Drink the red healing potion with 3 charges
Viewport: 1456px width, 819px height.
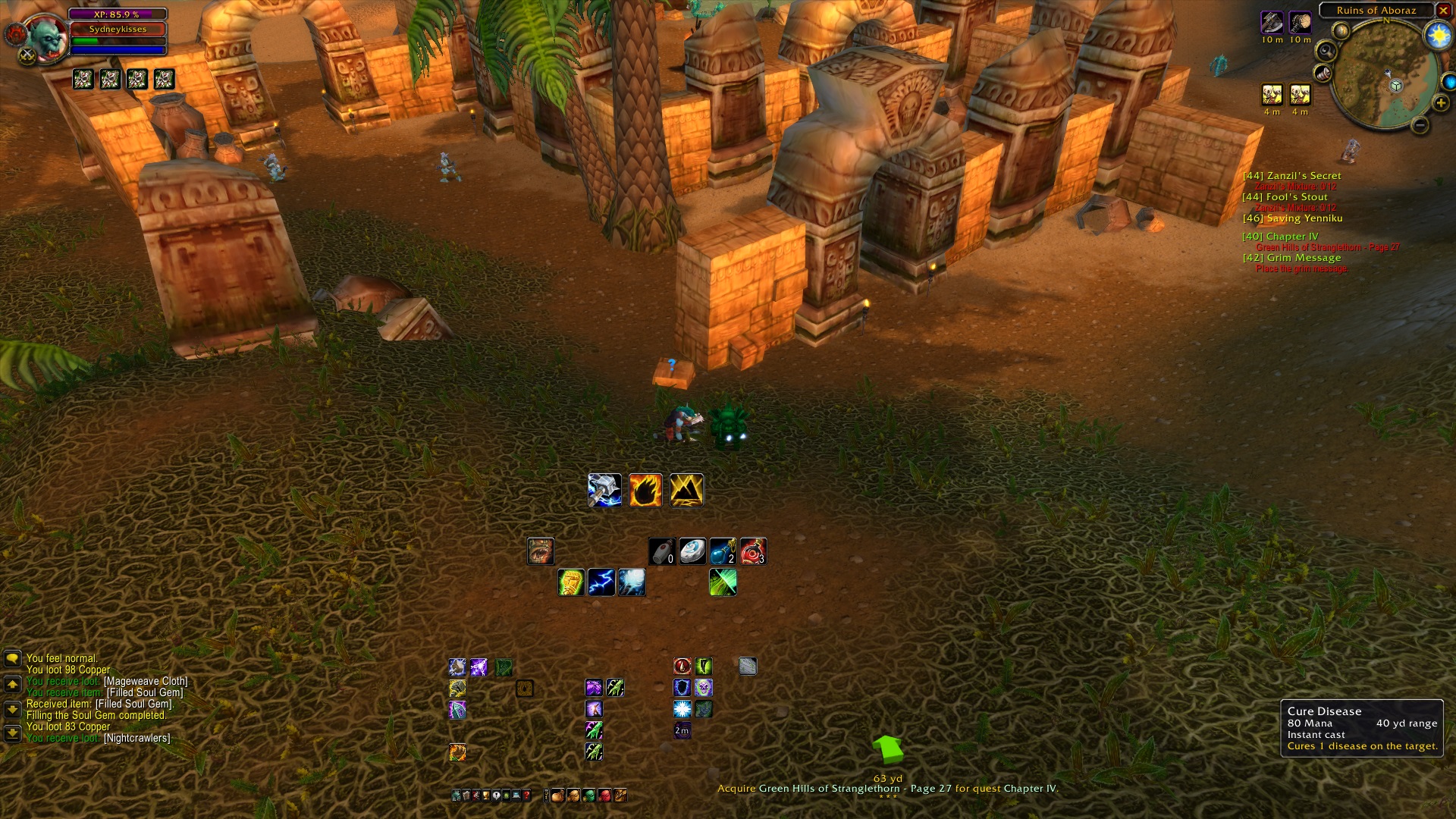point(754,551)
